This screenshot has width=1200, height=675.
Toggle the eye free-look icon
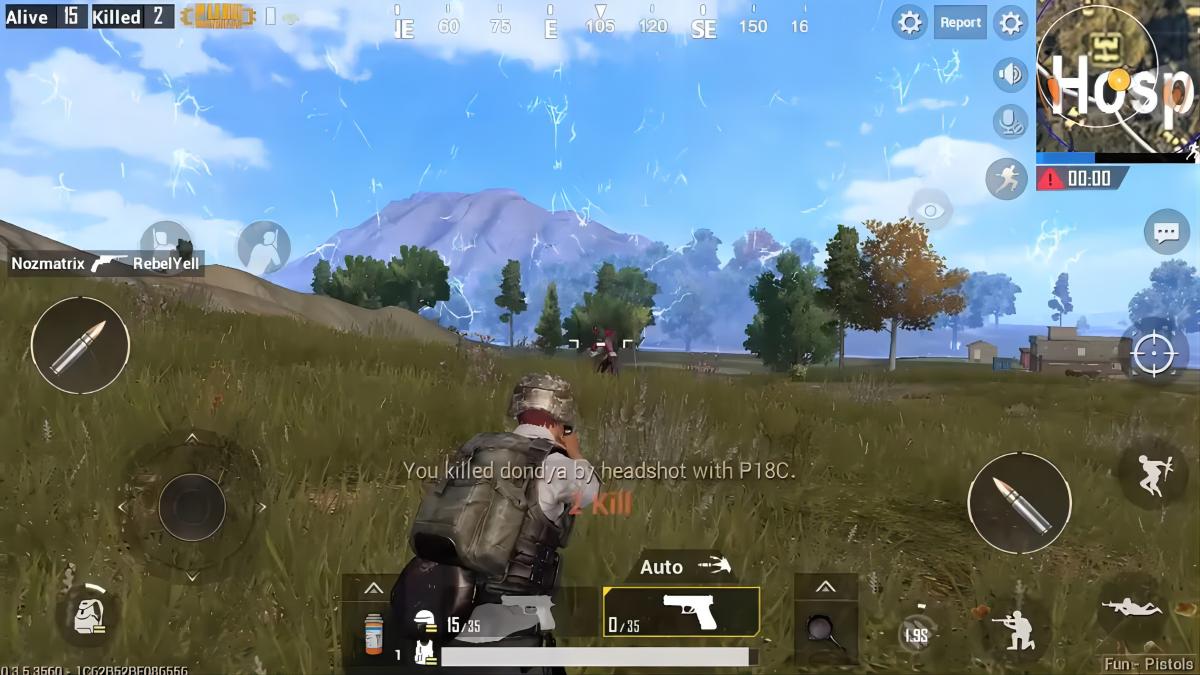(930, 210)
